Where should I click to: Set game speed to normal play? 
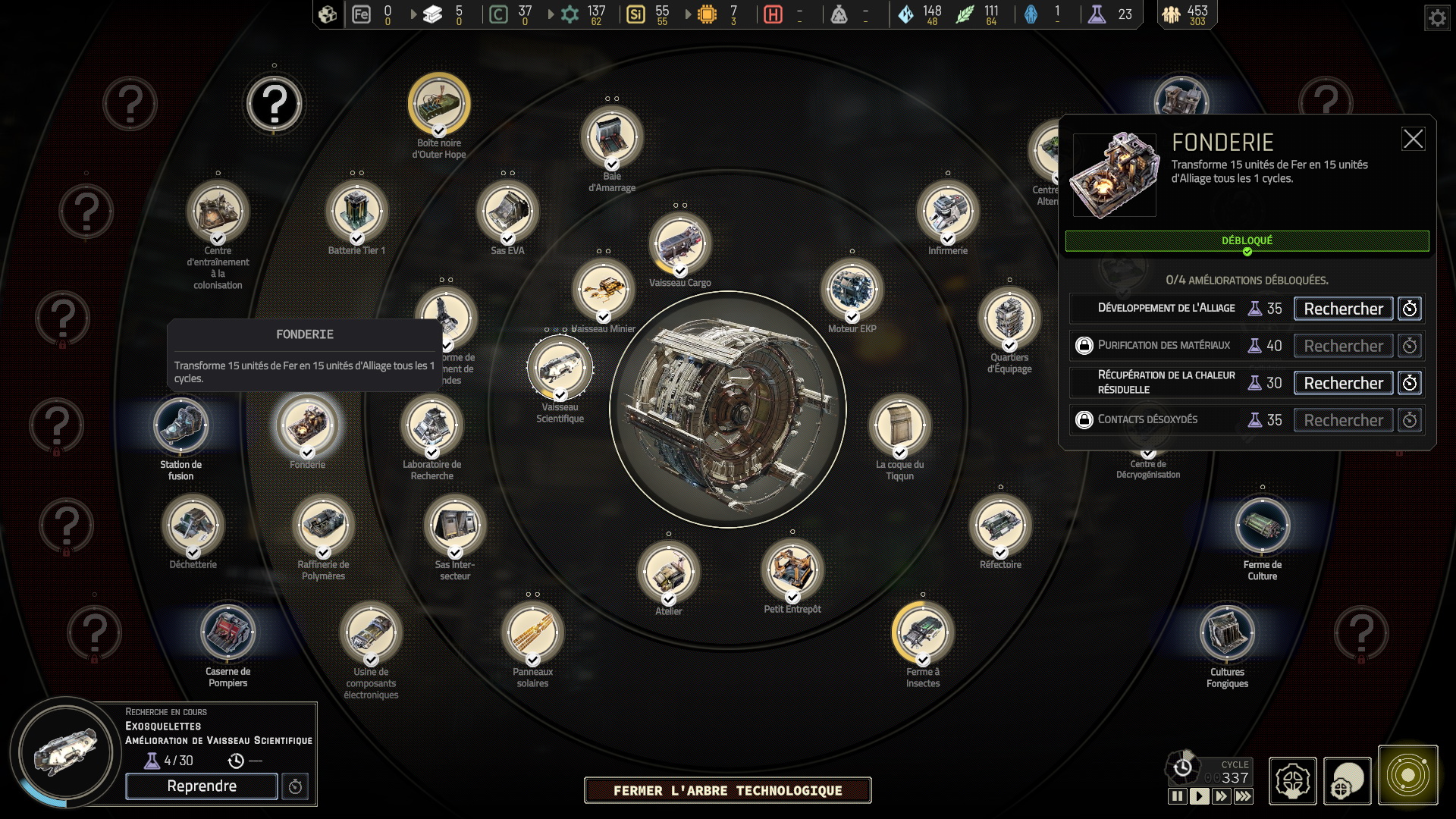1199,796
